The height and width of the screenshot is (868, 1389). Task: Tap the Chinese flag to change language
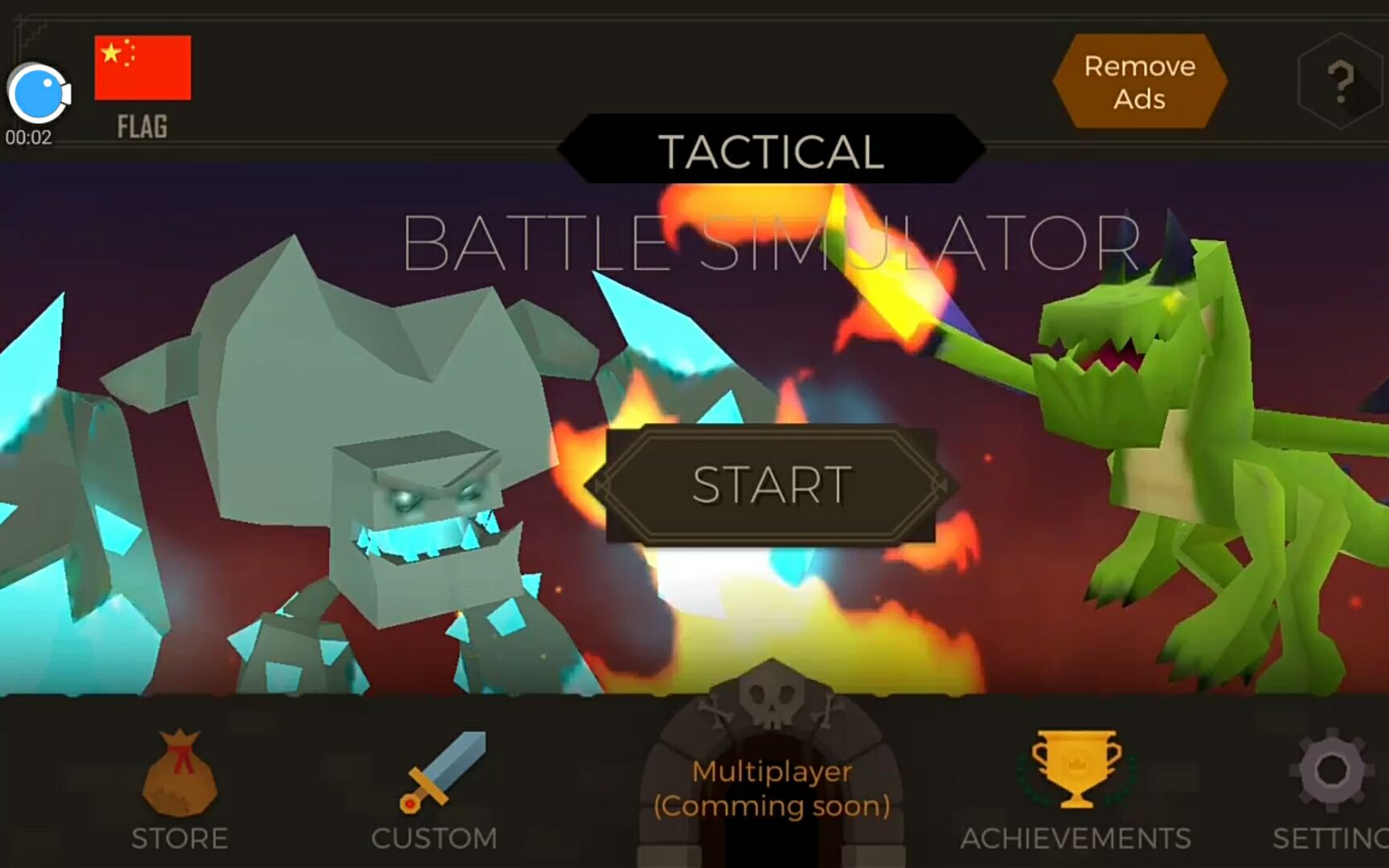[x=141, y=69]
